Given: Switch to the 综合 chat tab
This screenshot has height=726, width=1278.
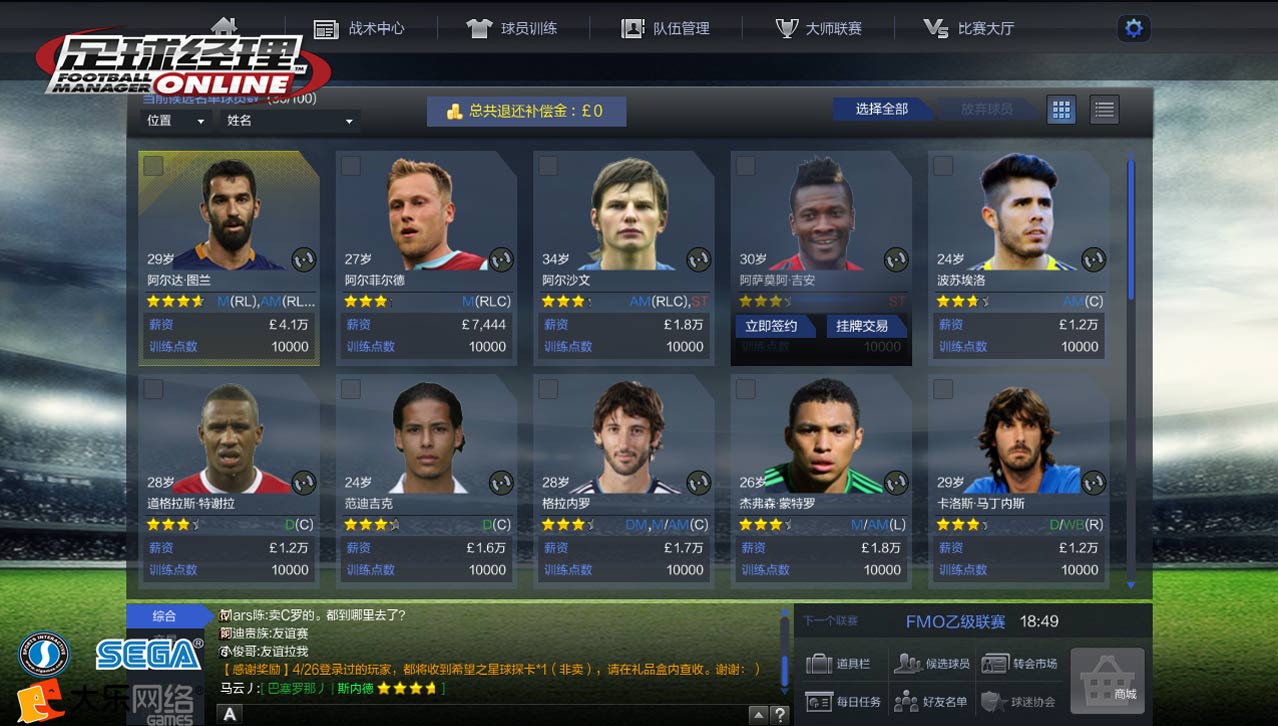Looking at the screenshot, I should [164, 616].
